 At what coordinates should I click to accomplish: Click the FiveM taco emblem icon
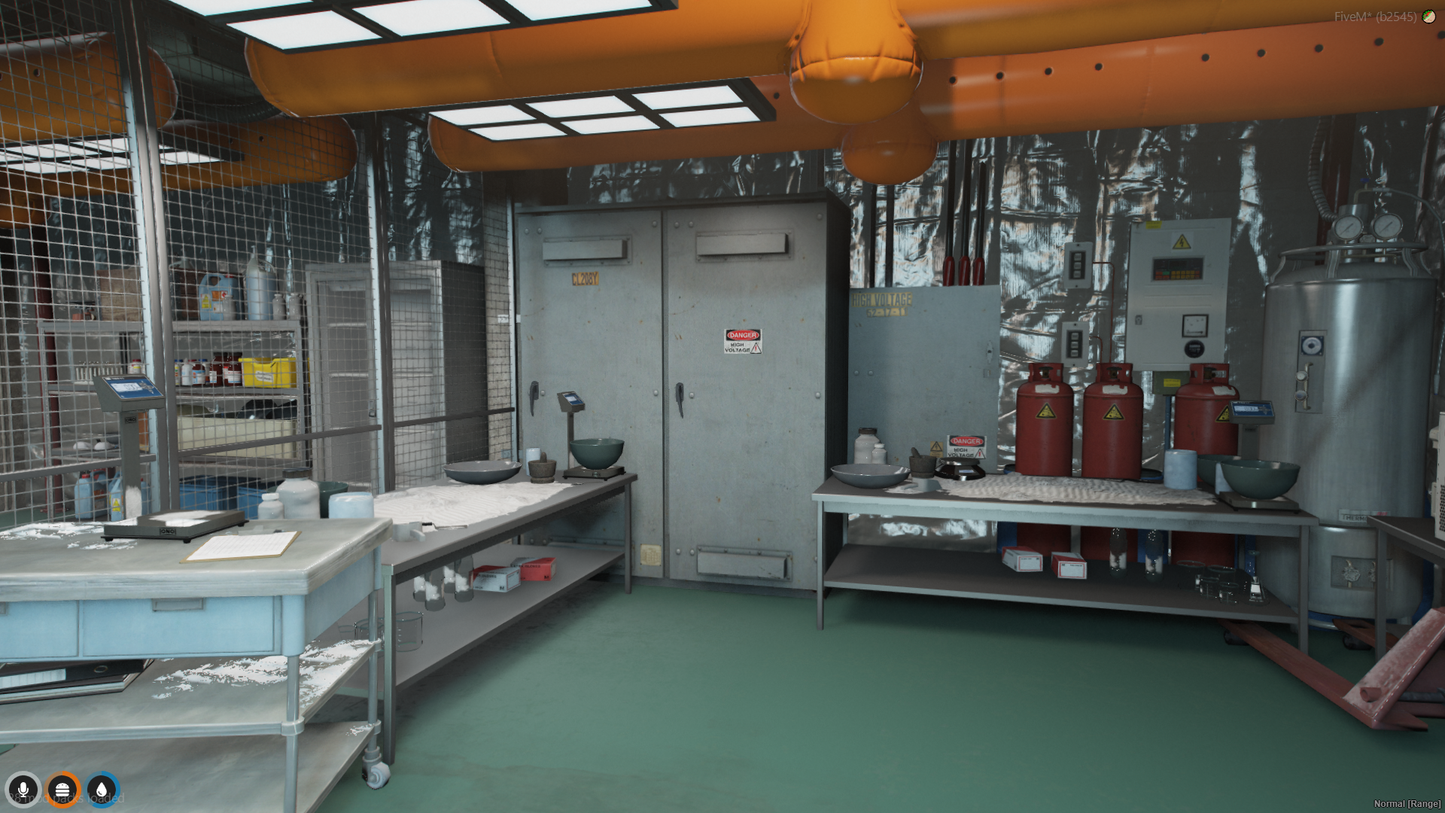point(1429,17)
